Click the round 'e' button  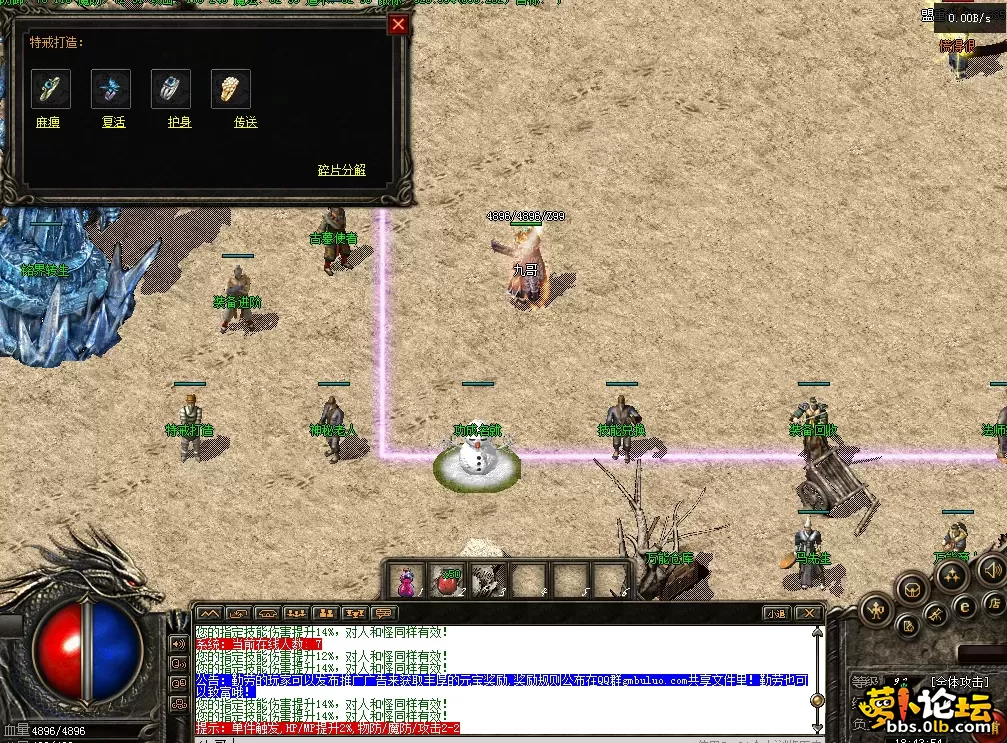[966, 605]
